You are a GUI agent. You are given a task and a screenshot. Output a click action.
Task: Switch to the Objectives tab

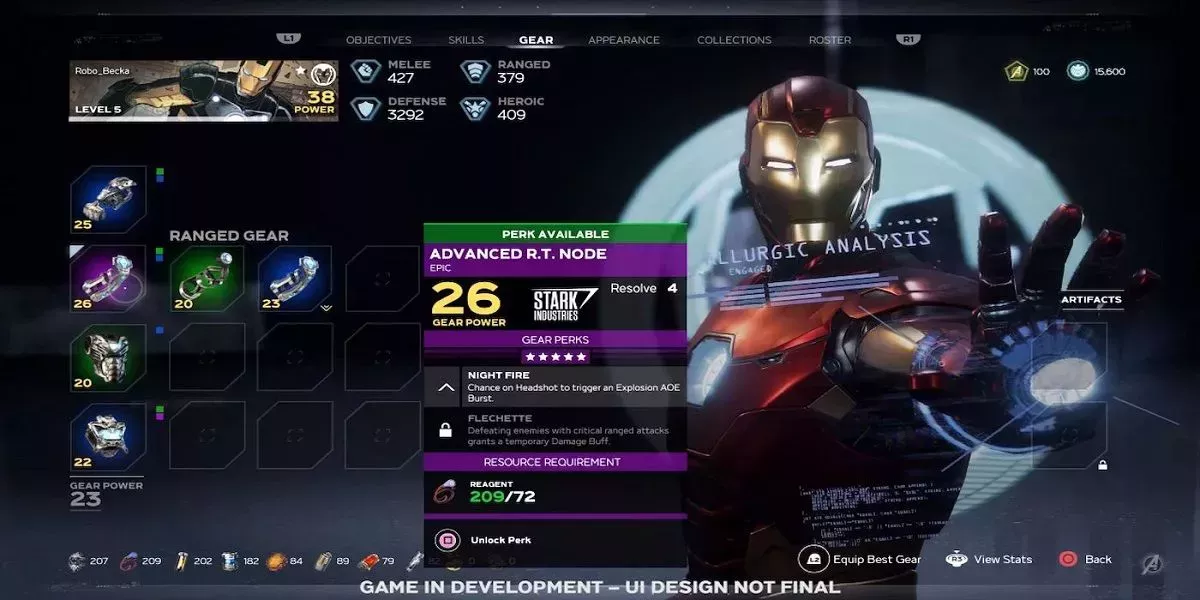378,40
